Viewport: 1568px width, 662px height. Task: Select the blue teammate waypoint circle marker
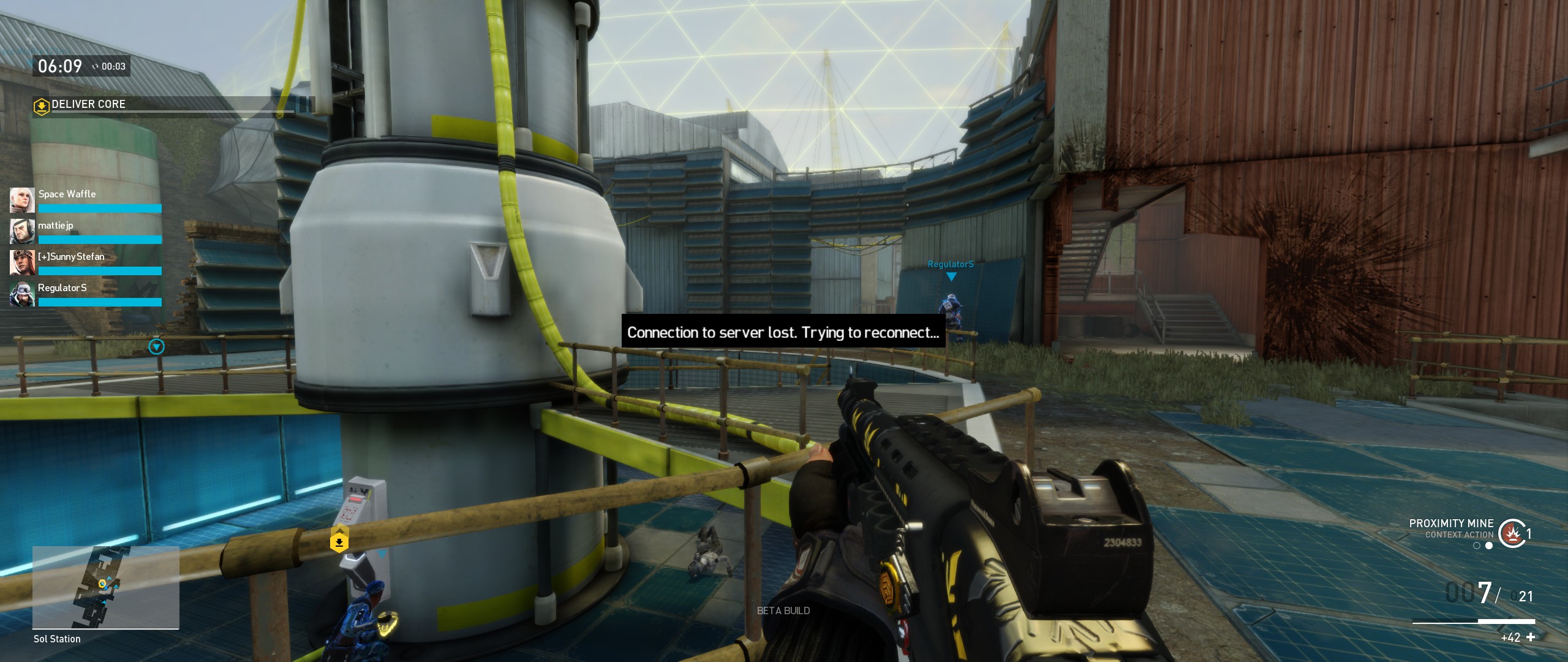click(x=157, y=347)
